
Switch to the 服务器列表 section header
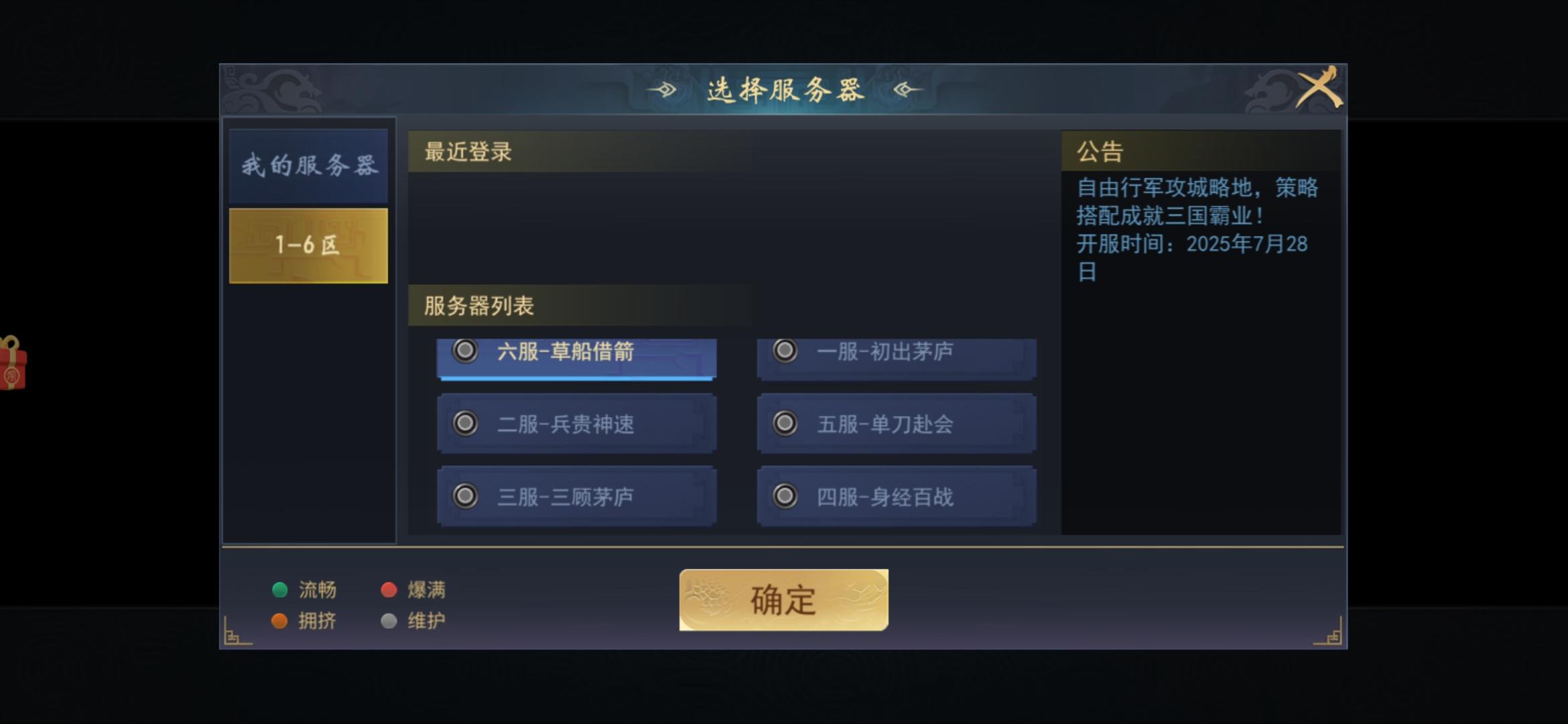pyautogui.click(x=478, y=305)
